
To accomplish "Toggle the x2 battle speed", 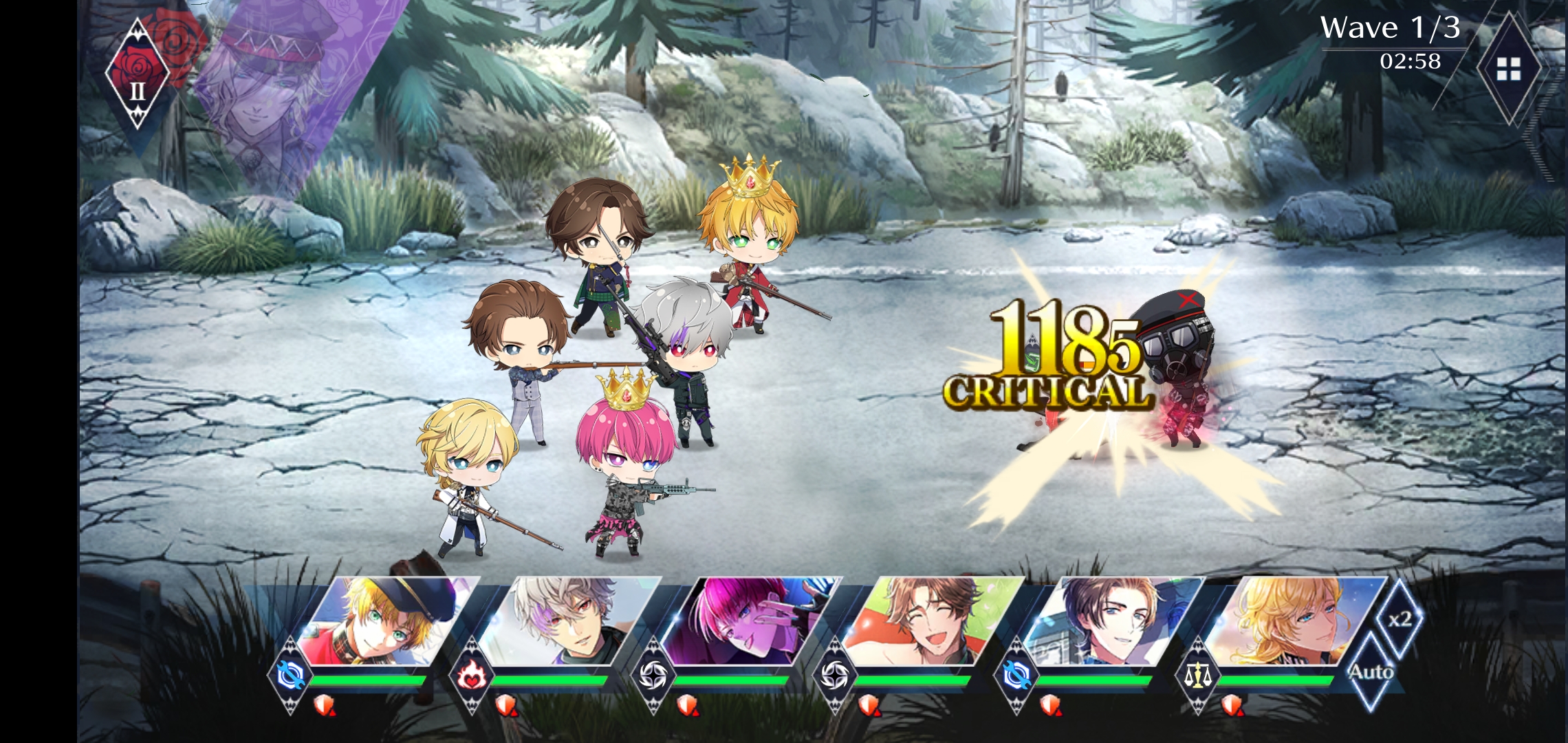I will click(1400, 619).
